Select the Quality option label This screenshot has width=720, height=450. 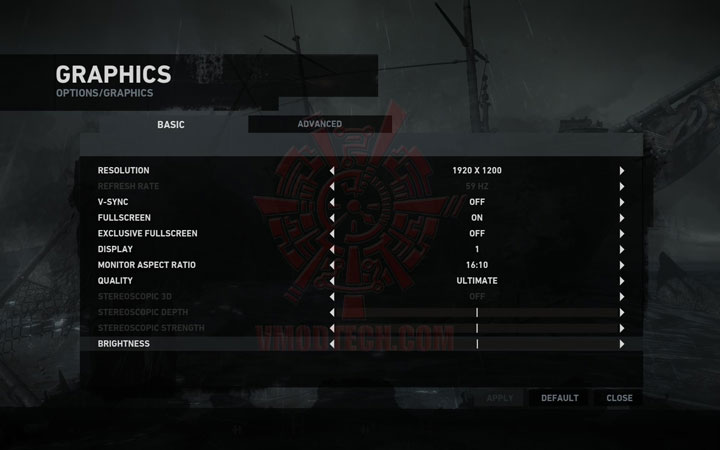coord(115,281)
